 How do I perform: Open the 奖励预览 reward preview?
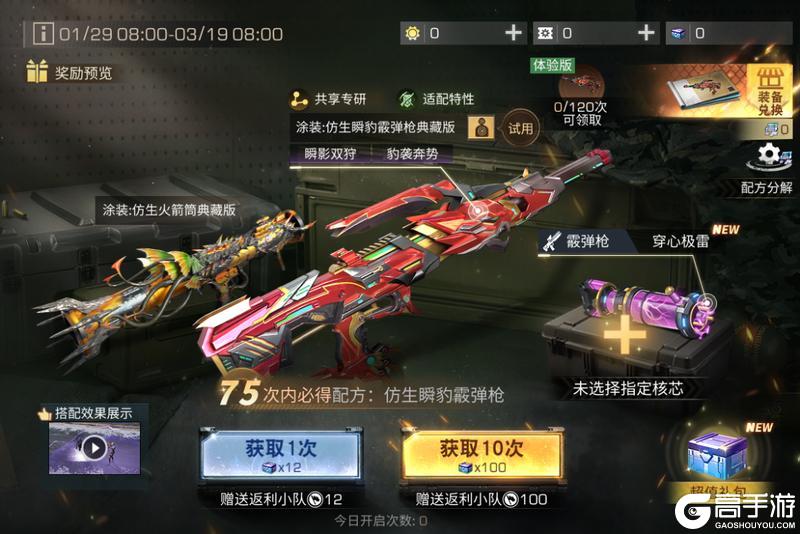click(70, 73)
